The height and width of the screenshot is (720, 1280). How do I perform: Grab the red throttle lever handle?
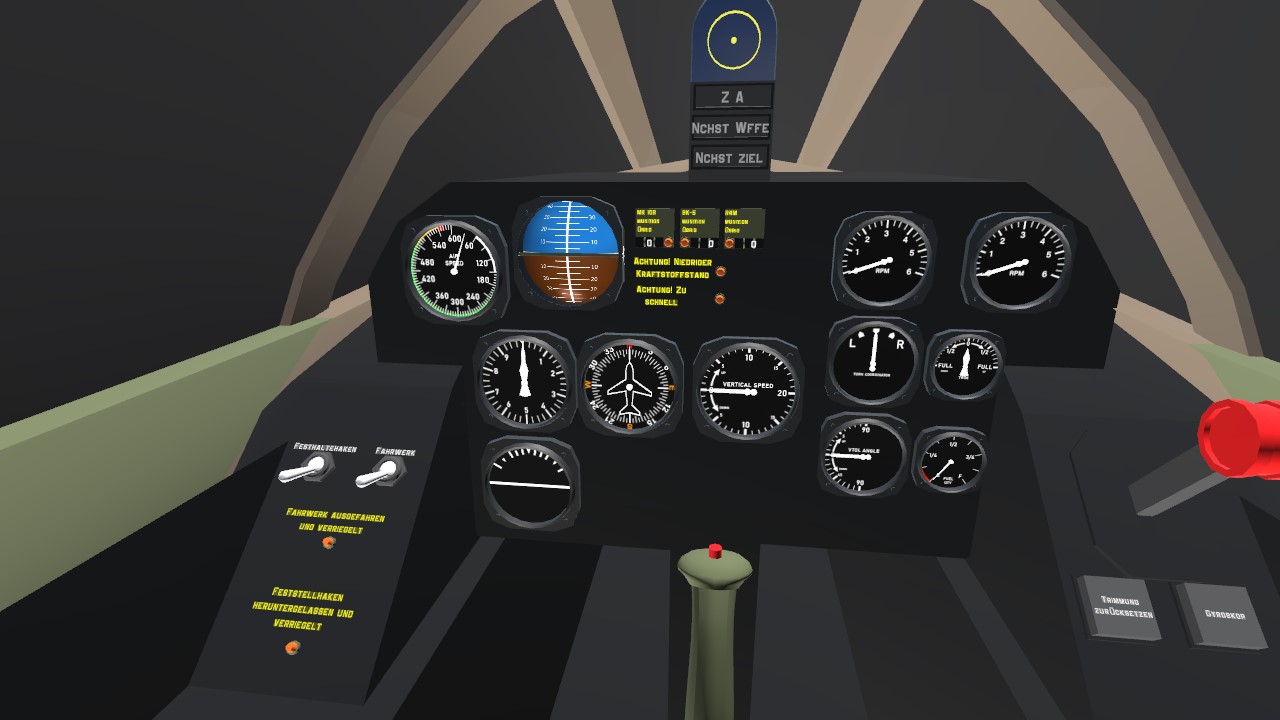(1241, 438)
